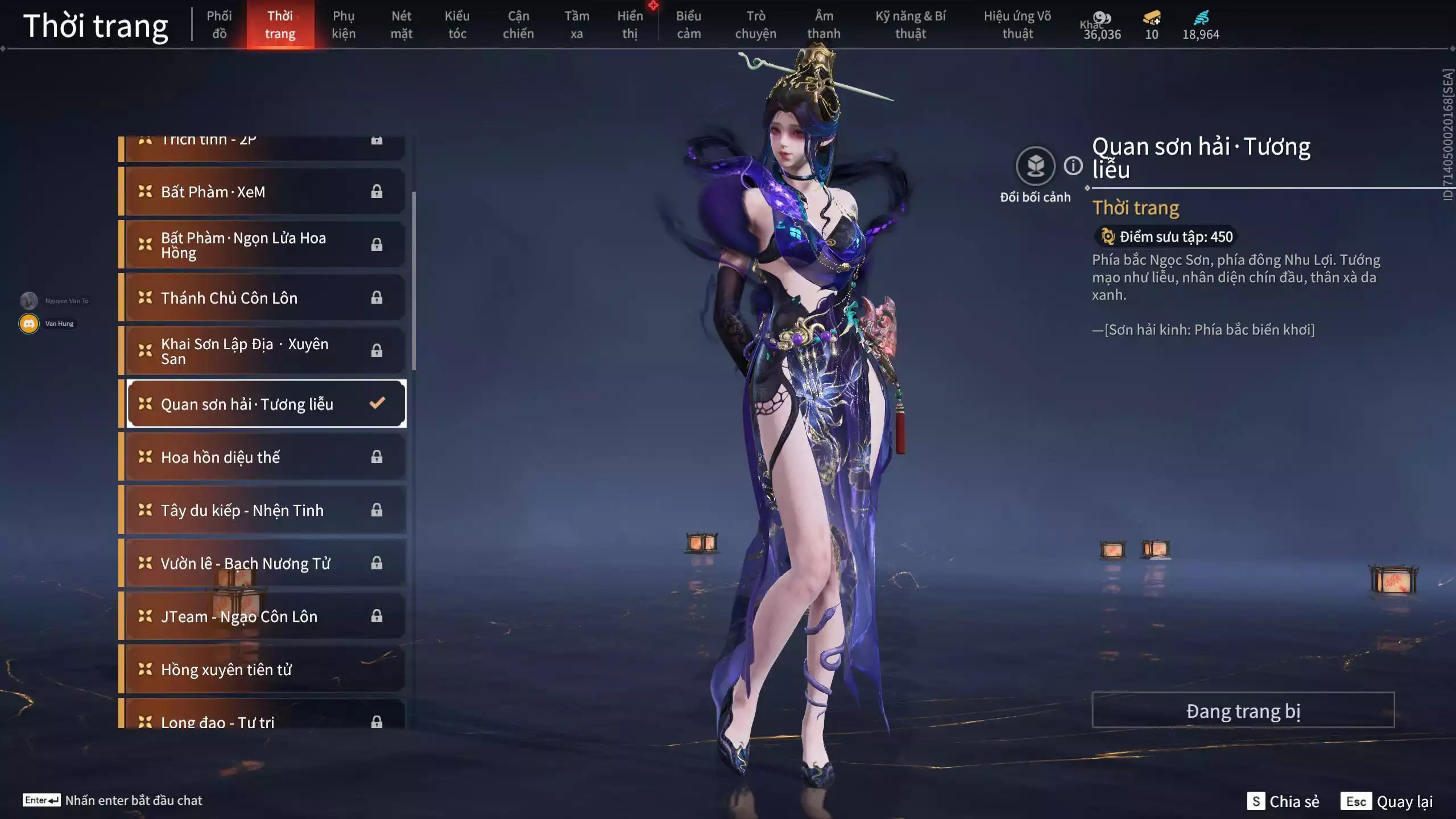The height and width of the screenshot is (819, 1456).
Task: Go to the Kiểu tóc tab
Action: coord(457,25)
